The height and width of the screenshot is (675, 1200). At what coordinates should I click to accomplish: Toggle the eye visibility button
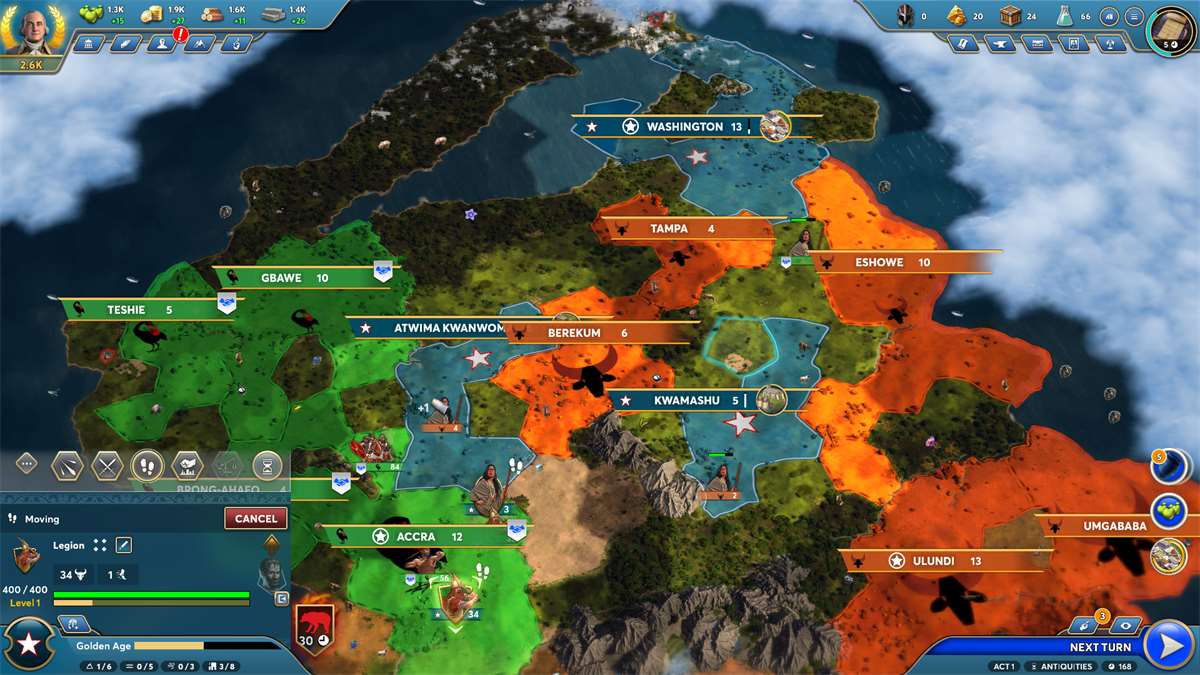point(1125,624)
